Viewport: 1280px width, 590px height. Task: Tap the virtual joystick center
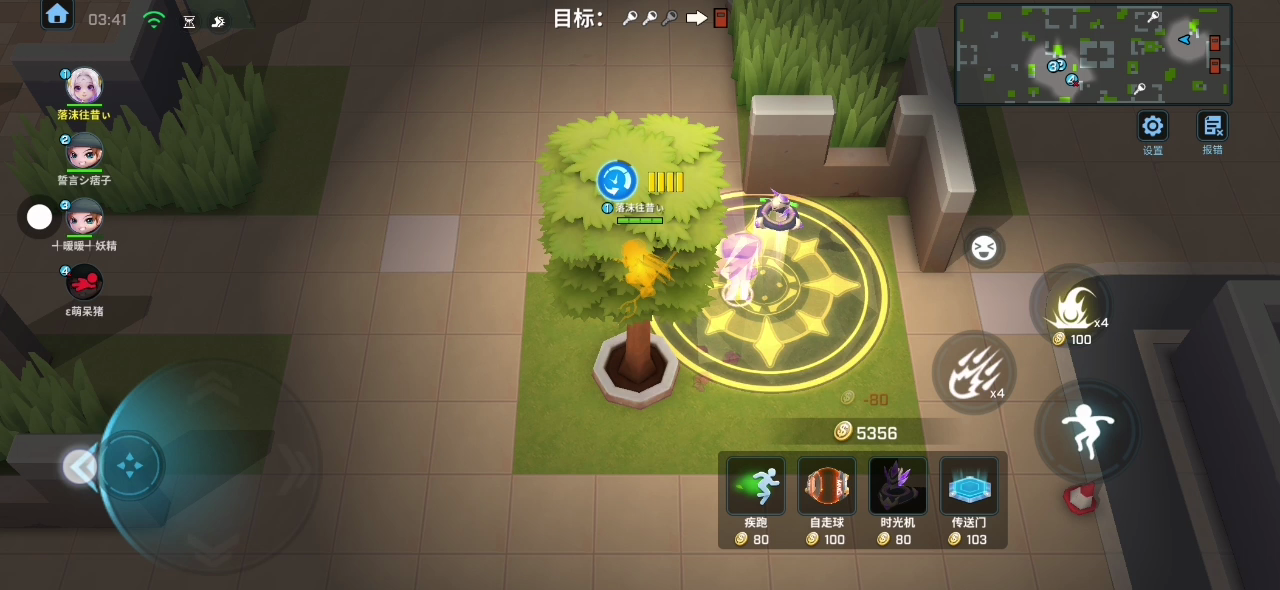coord(131,466)
